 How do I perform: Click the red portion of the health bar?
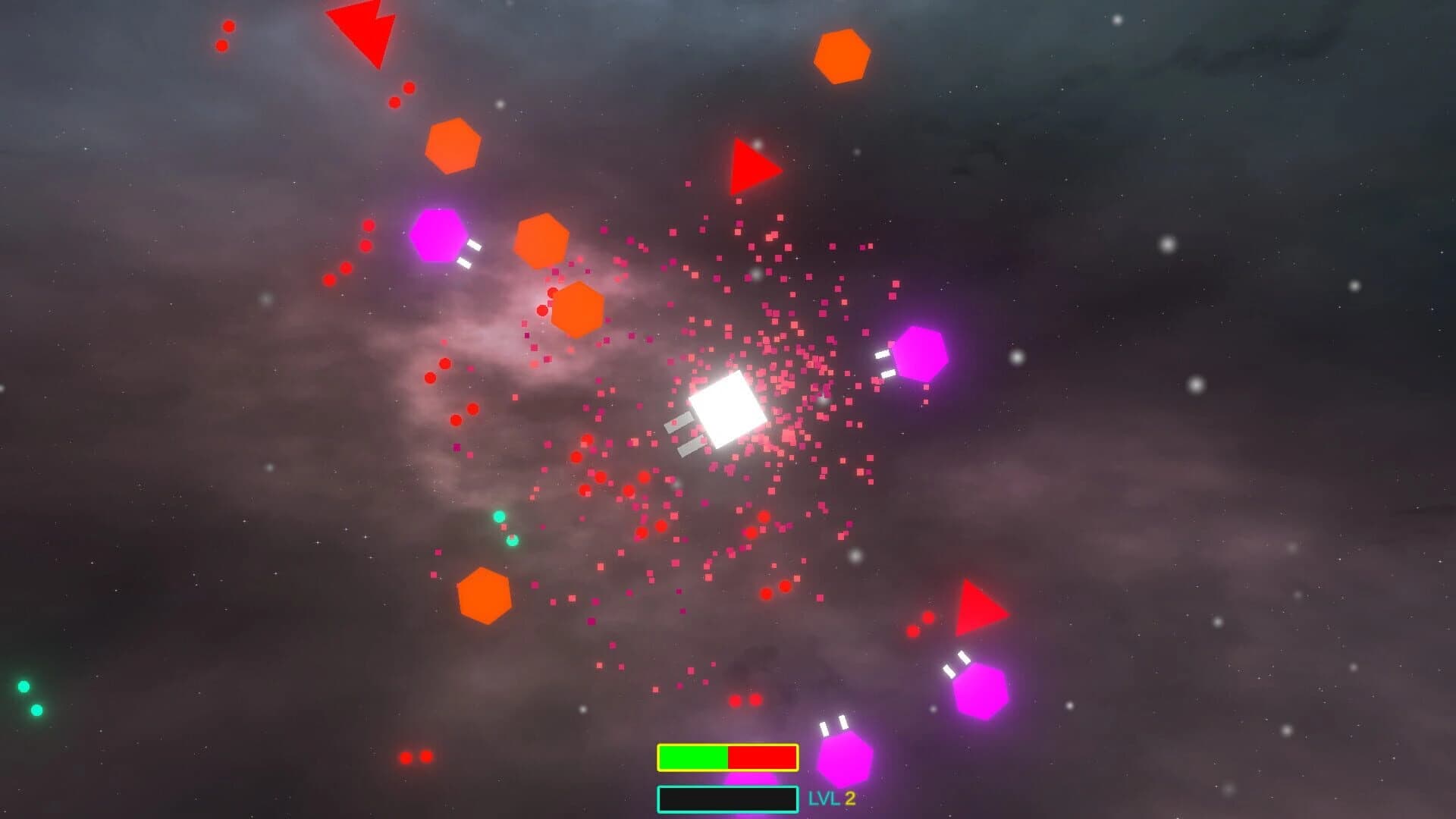coord(762,757)
